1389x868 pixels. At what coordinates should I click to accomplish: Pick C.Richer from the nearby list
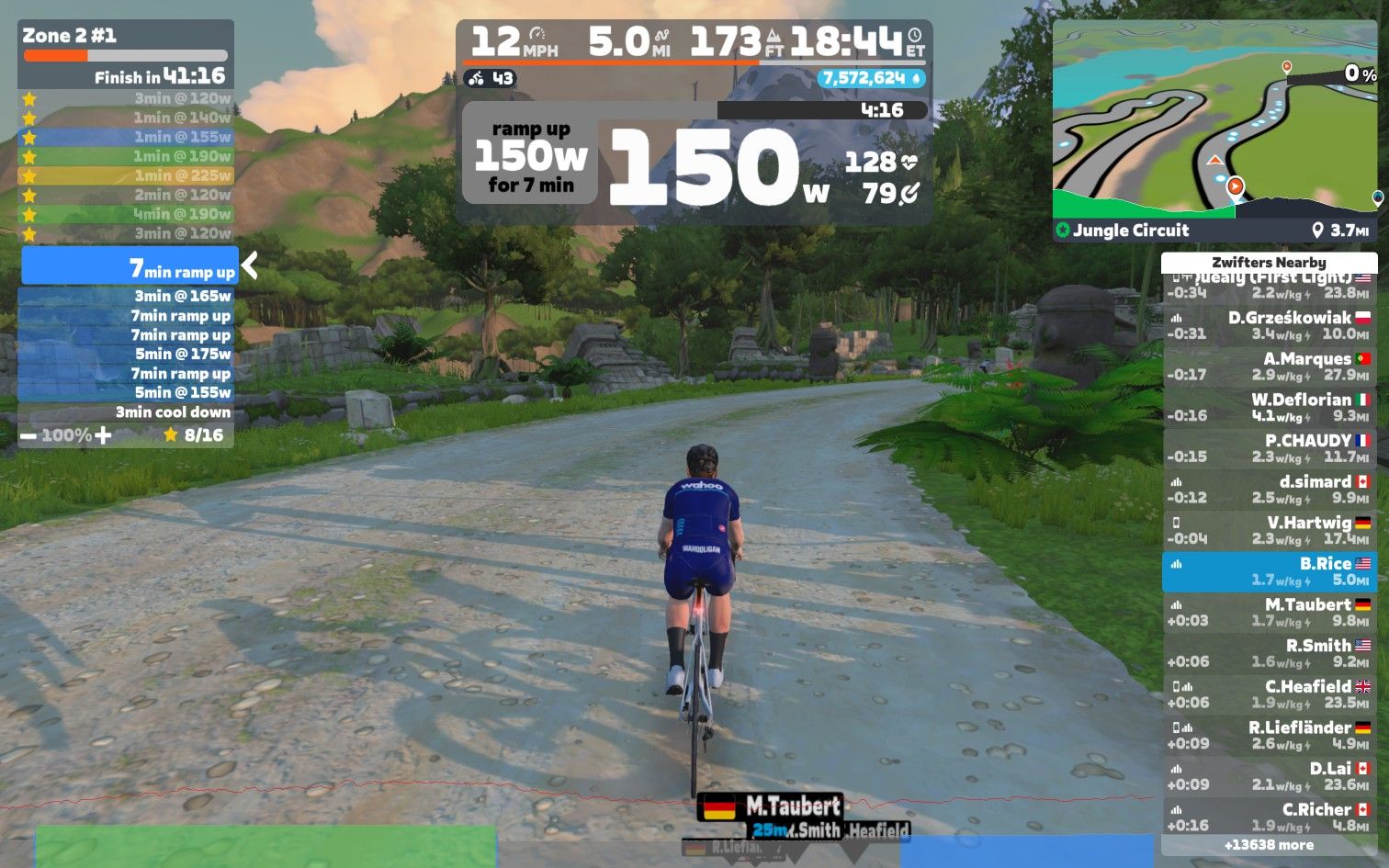(x=1269, y=817)
